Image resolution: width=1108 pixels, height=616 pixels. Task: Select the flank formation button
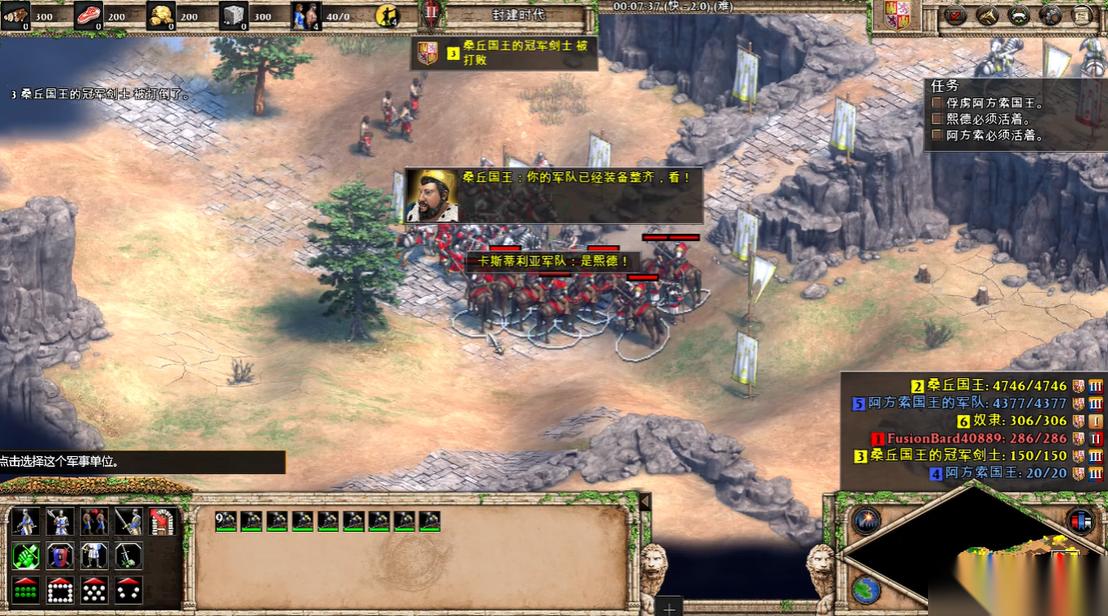(127, 589)
